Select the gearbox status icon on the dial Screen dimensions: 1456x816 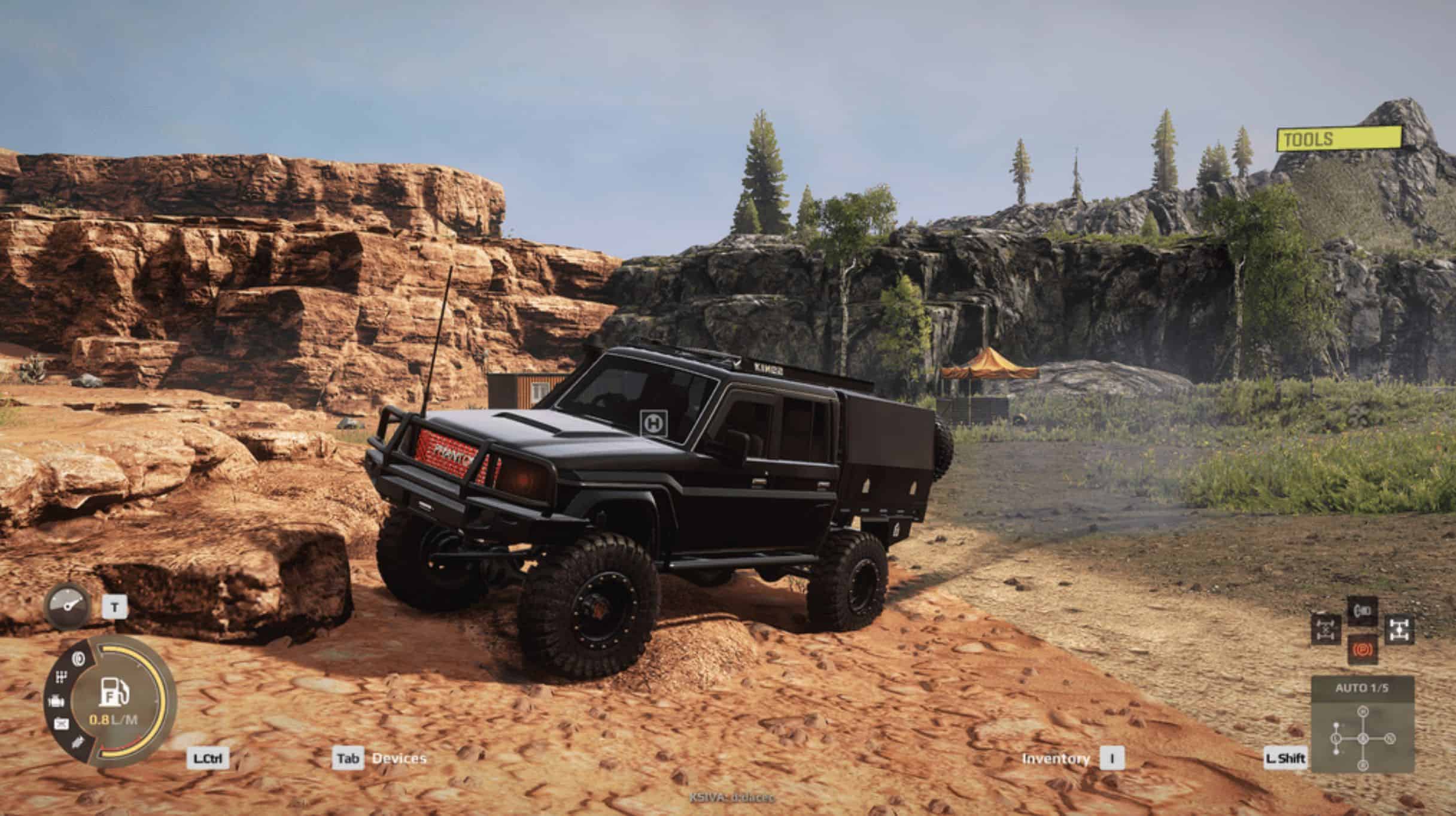(x=61, y=678)
